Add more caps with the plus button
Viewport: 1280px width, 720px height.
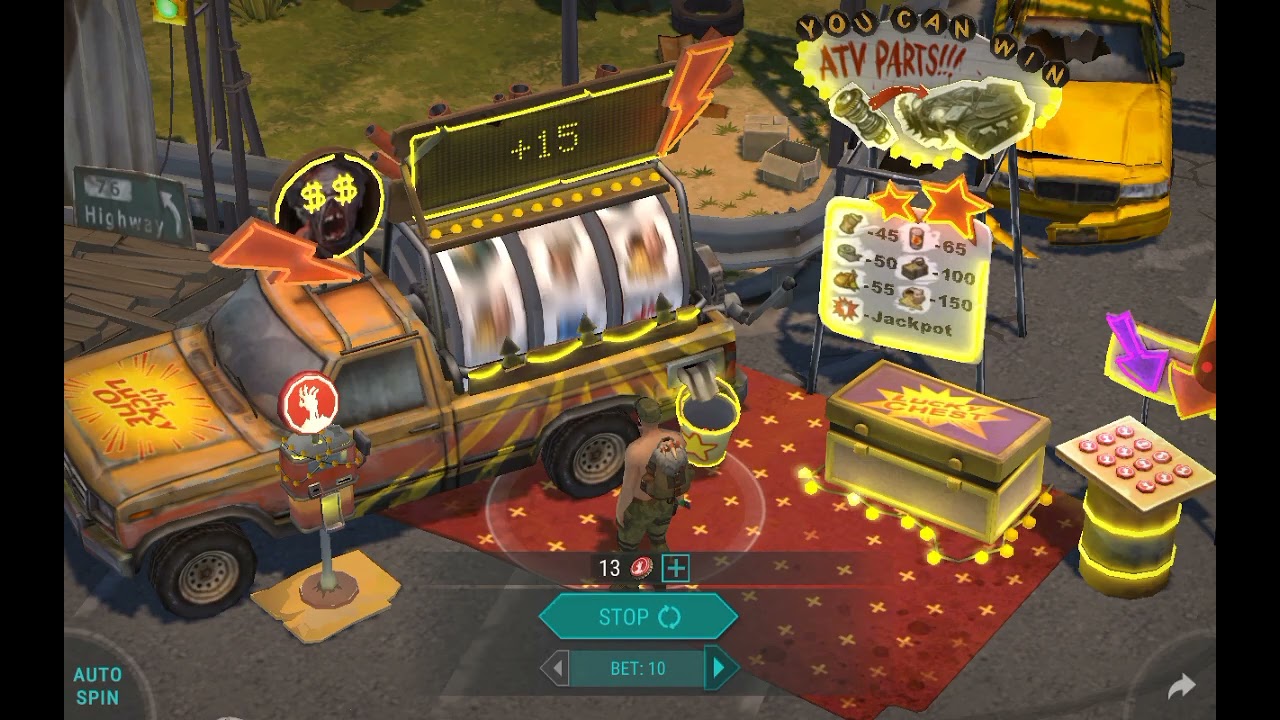[x=676, y=568]
